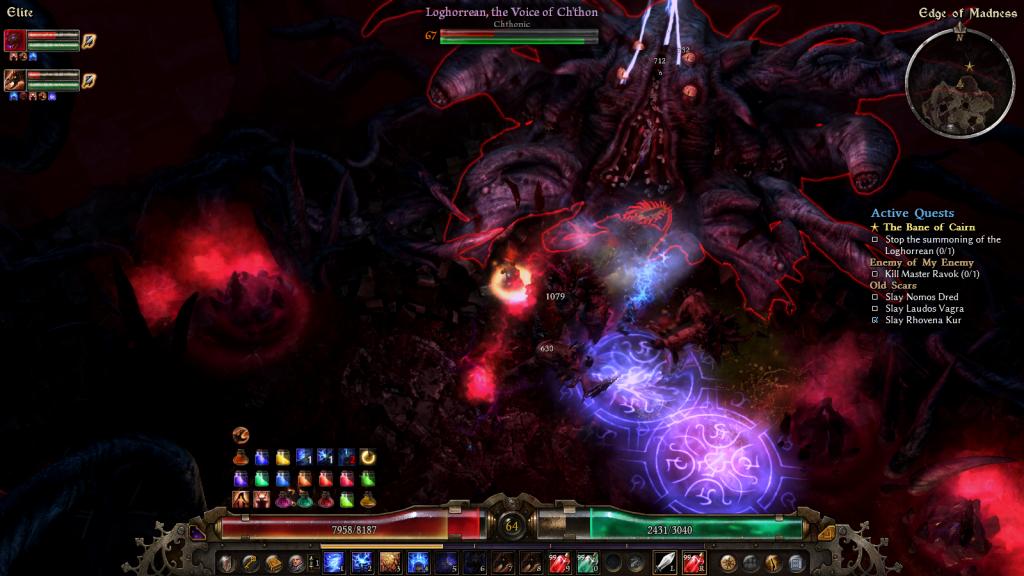The width and height of the screenshot is (1024, 576).
Task: Use the green energy potion in slot 0
Action: coord(588,562)
